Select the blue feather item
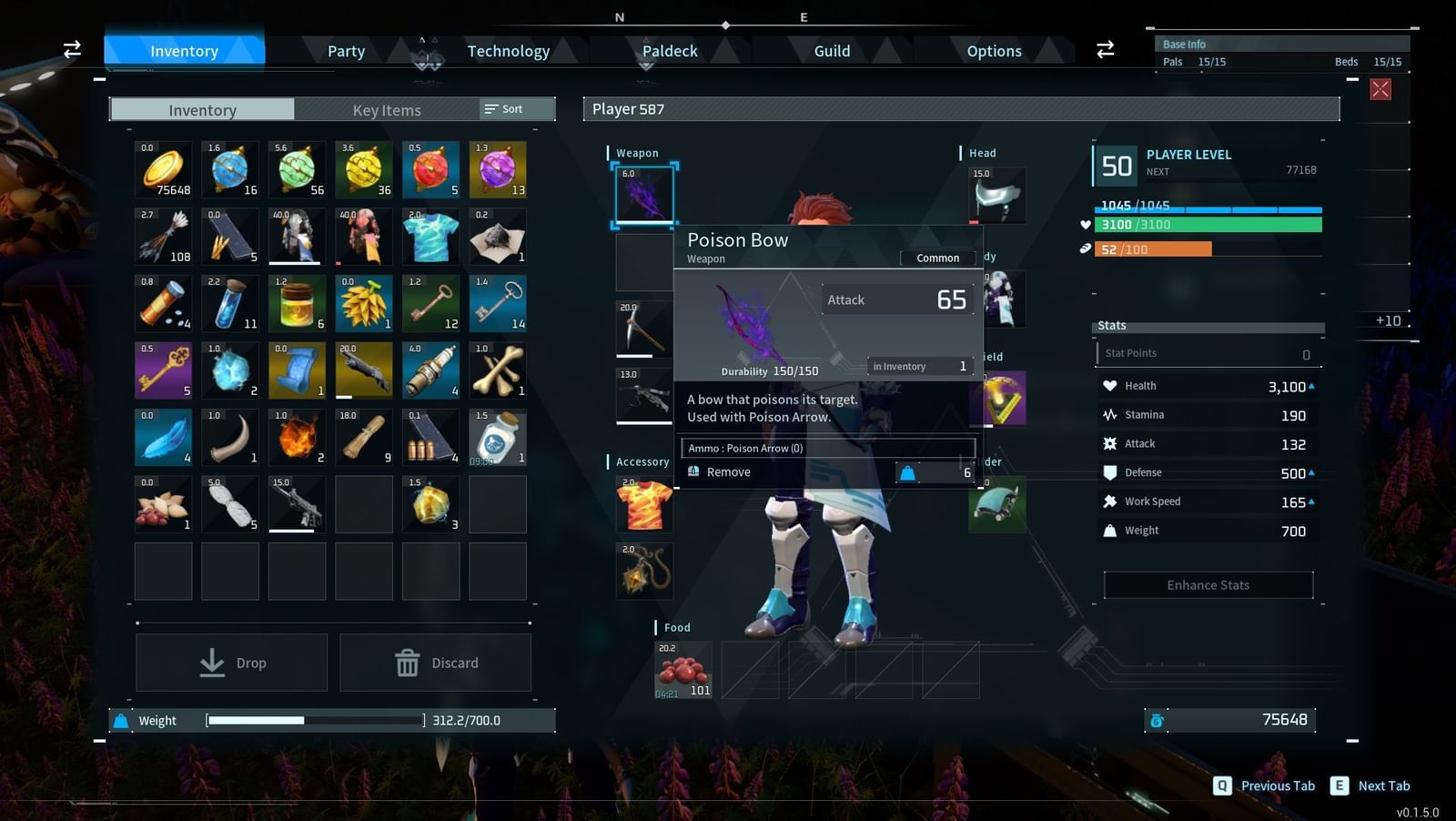 coord(162,437)
